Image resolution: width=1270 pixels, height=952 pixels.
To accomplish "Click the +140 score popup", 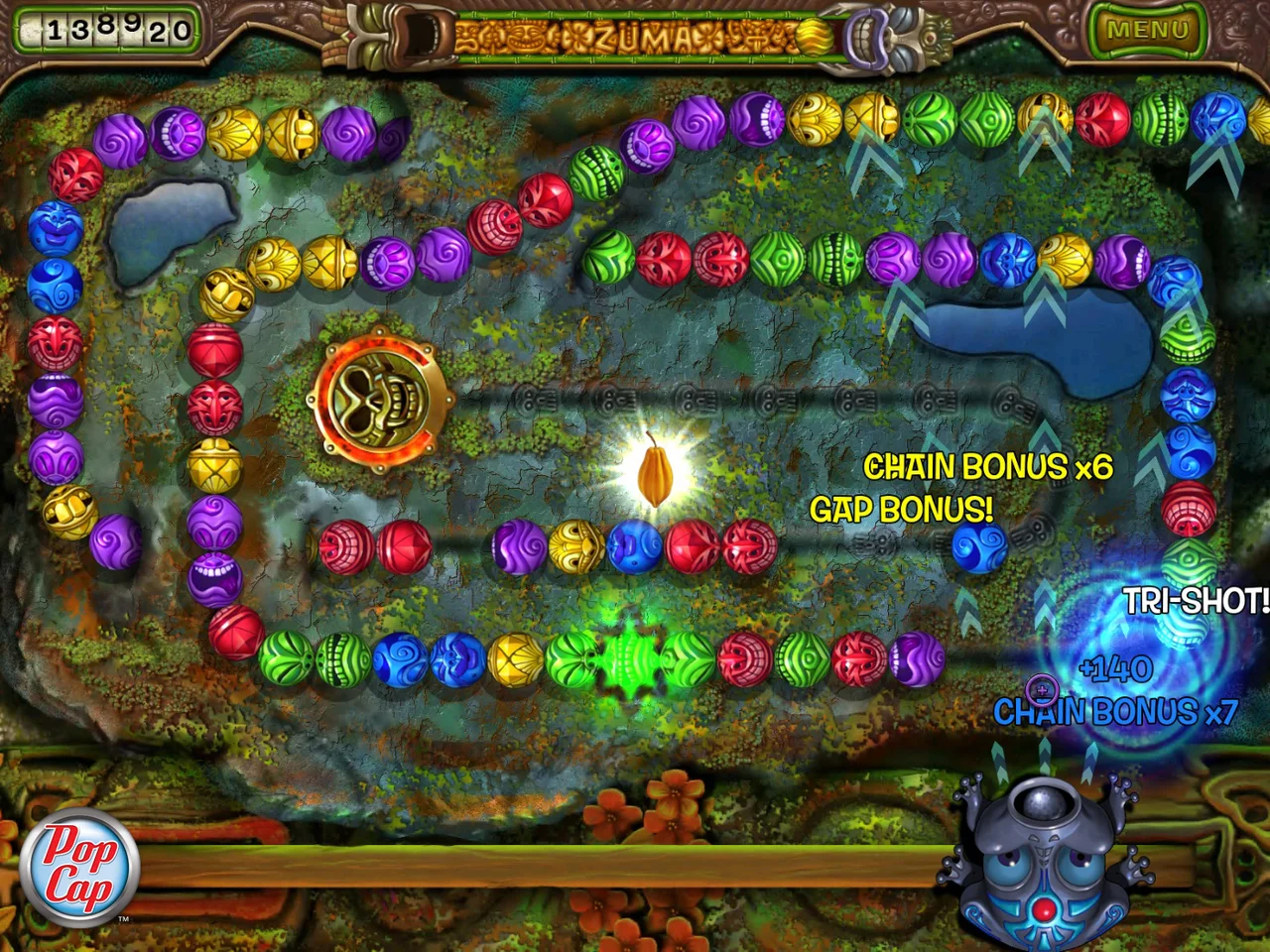I will (1113, 669).
